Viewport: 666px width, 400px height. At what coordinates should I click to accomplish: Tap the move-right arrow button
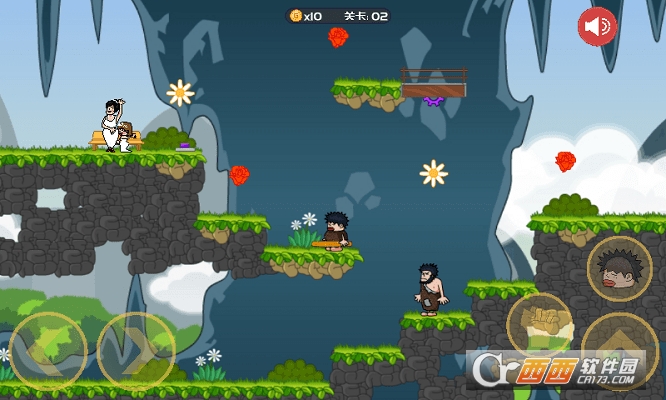point(136,351)
